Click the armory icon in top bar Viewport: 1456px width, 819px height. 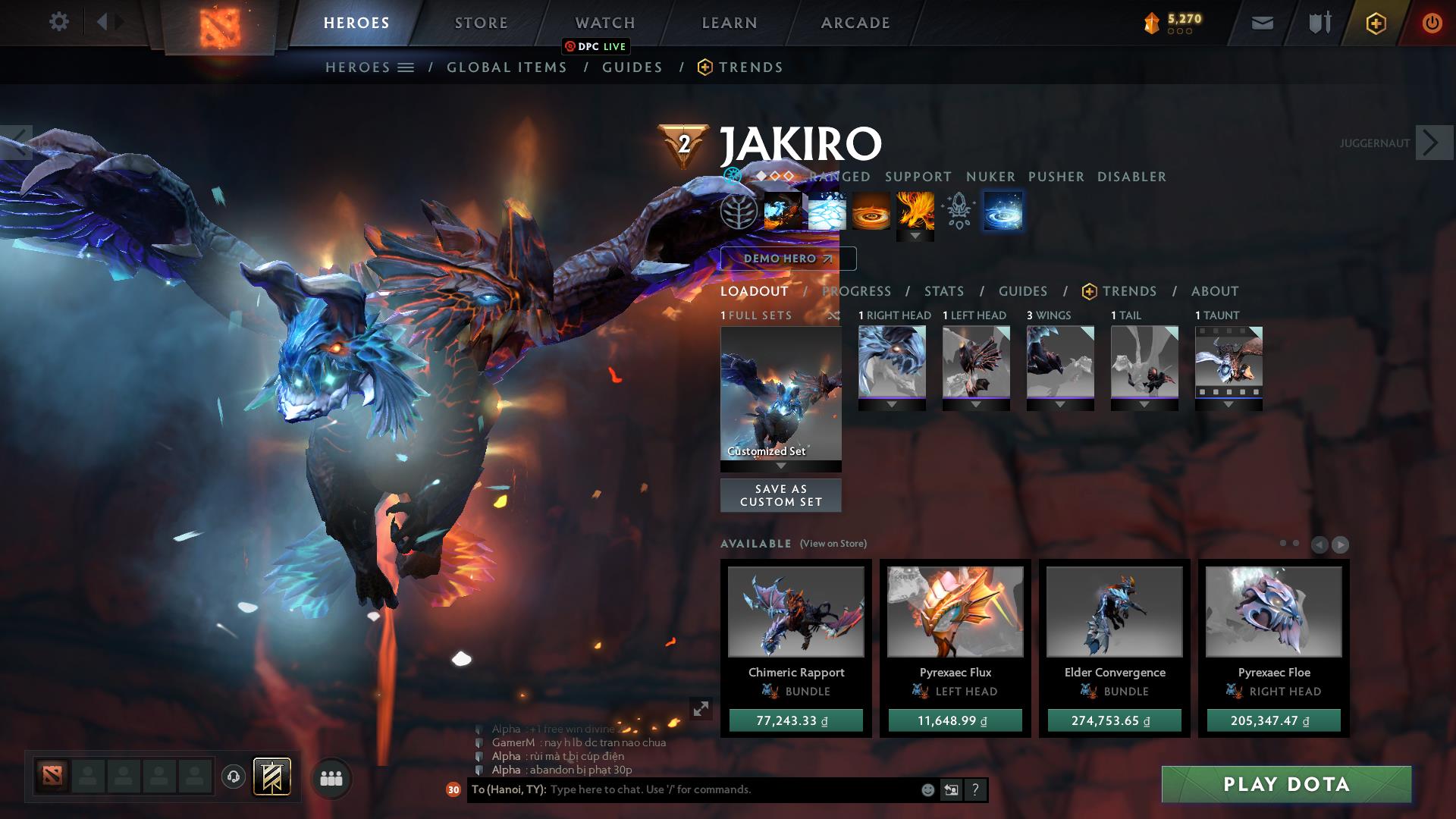(1319, 22)
